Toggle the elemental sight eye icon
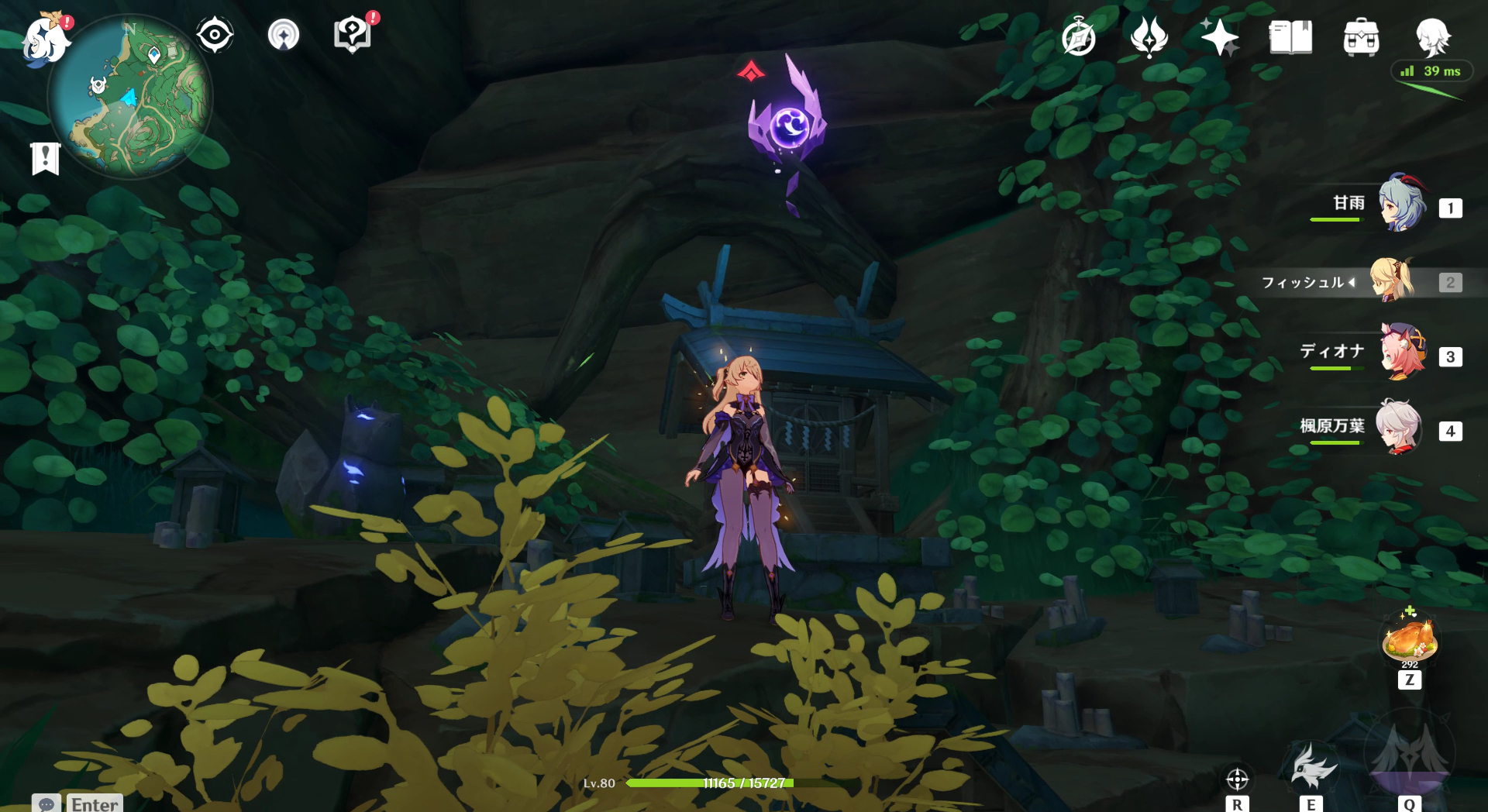Image resolution: width=1488 pixels, height=812 pixels. coord(215,35)
